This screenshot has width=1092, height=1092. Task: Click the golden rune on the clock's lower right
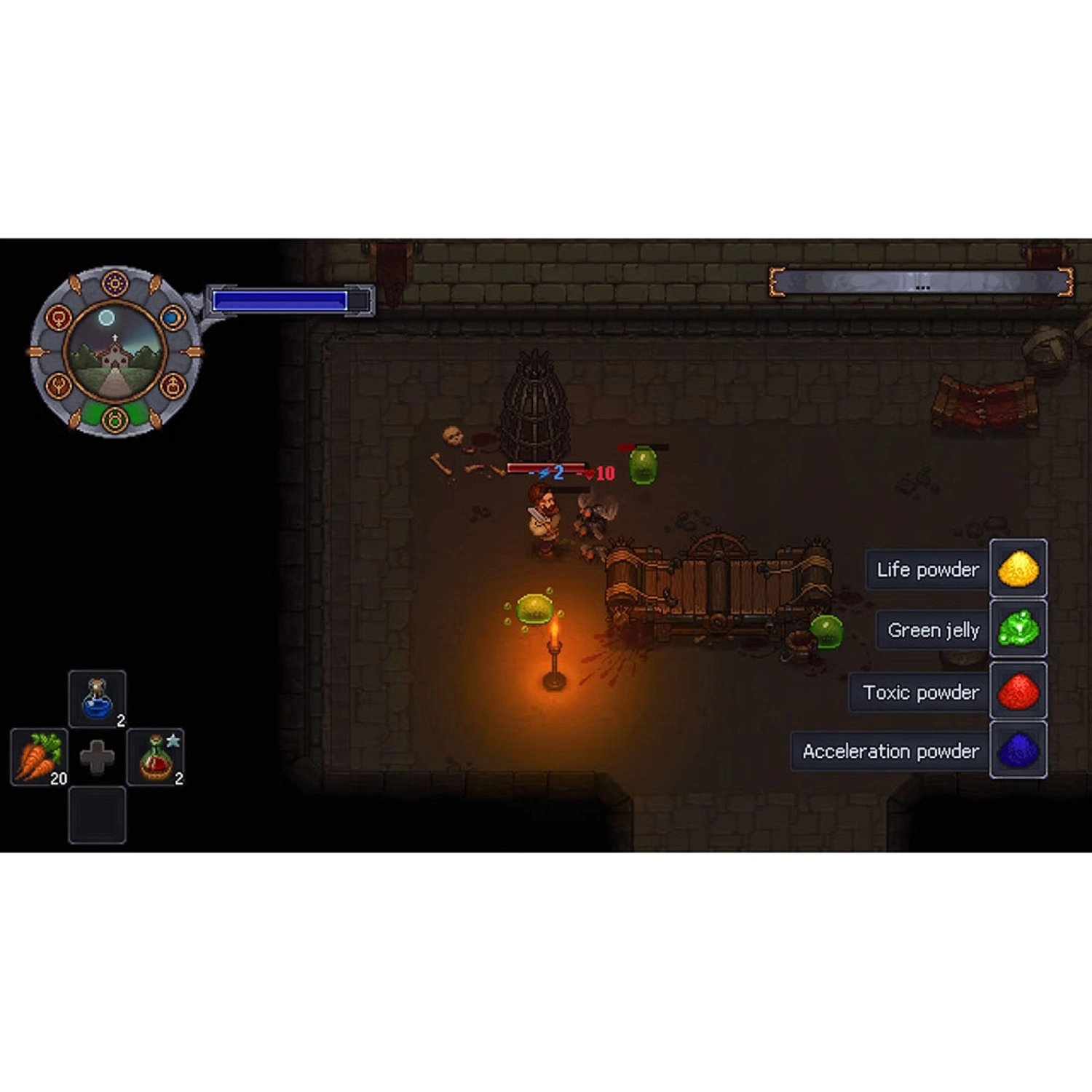click(x=173, y=384)
